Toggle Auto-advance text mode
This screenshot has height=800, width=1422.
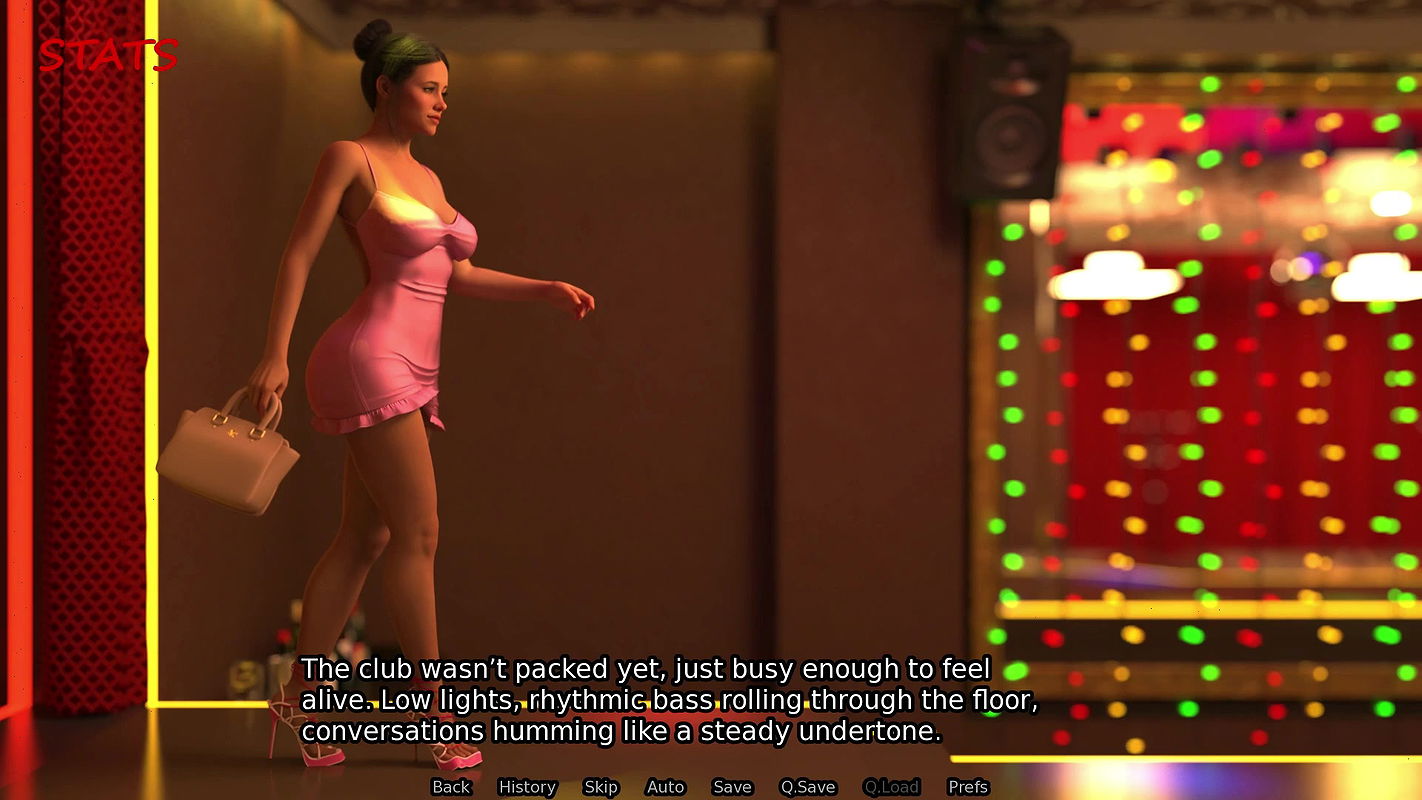point(665,787)
